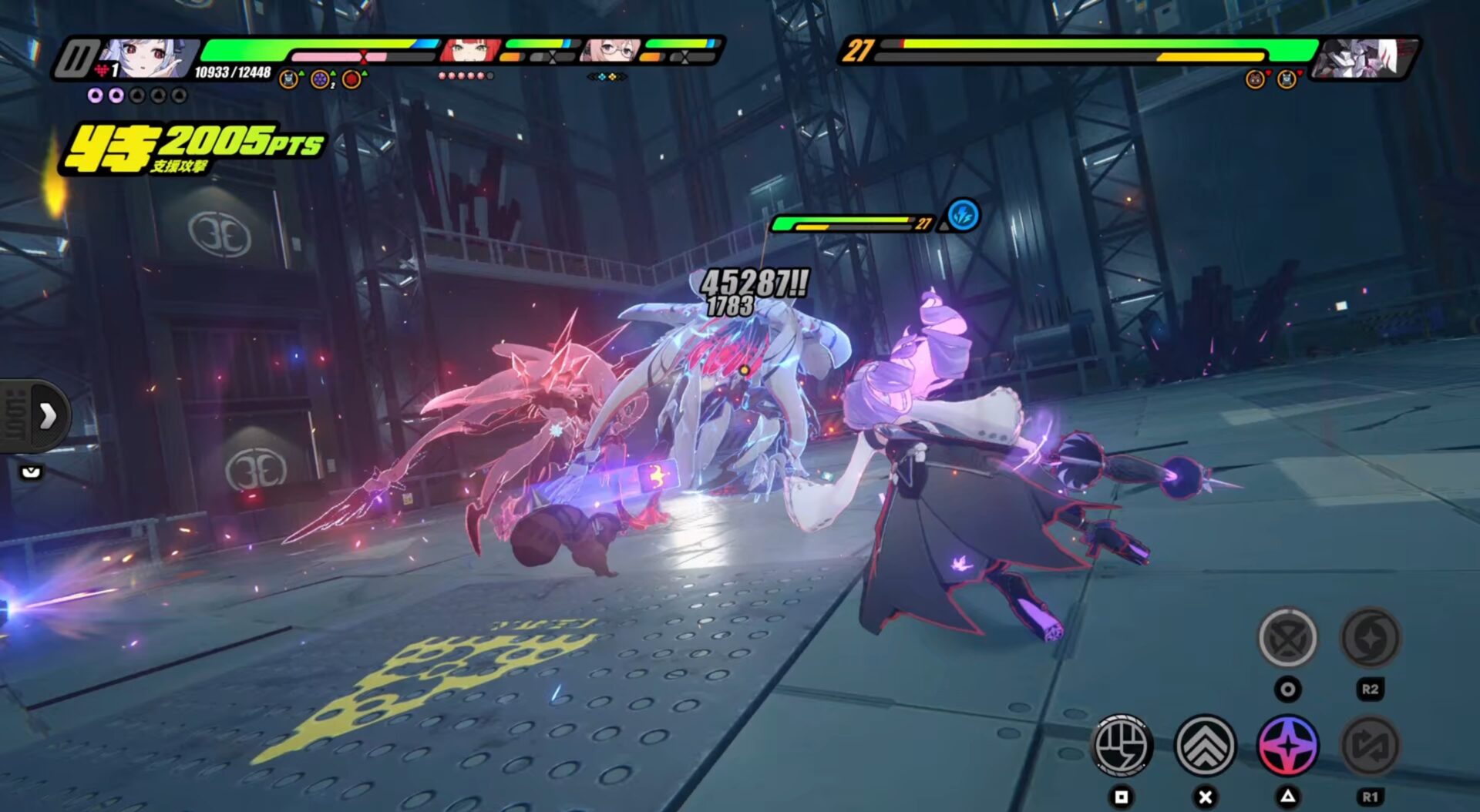Pause the battle with the pause button
This screenshot has width=1480, height=812.
77,59
